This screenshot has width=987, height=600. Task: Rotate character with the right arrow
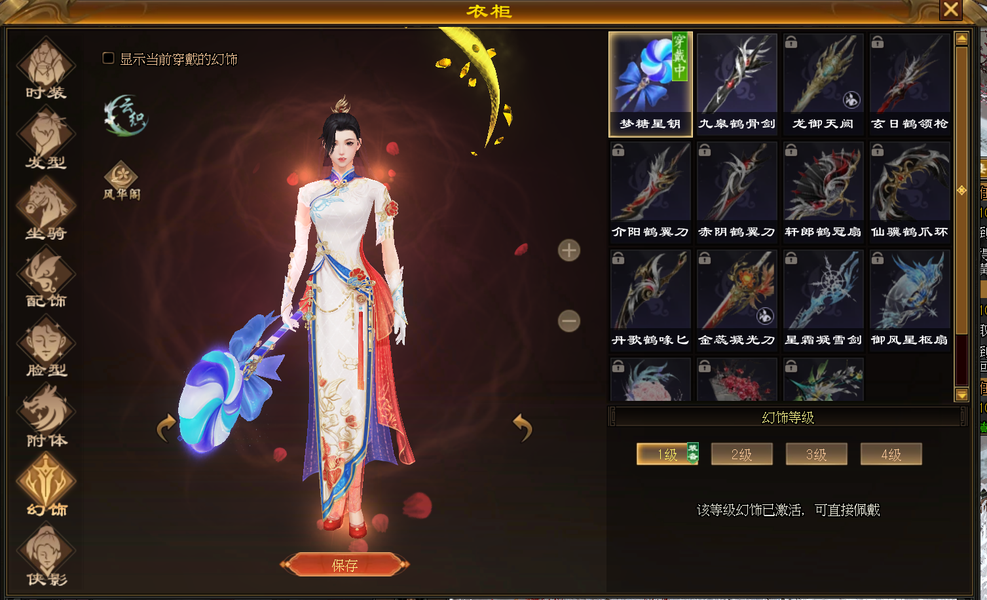click(x=522, y=427)
